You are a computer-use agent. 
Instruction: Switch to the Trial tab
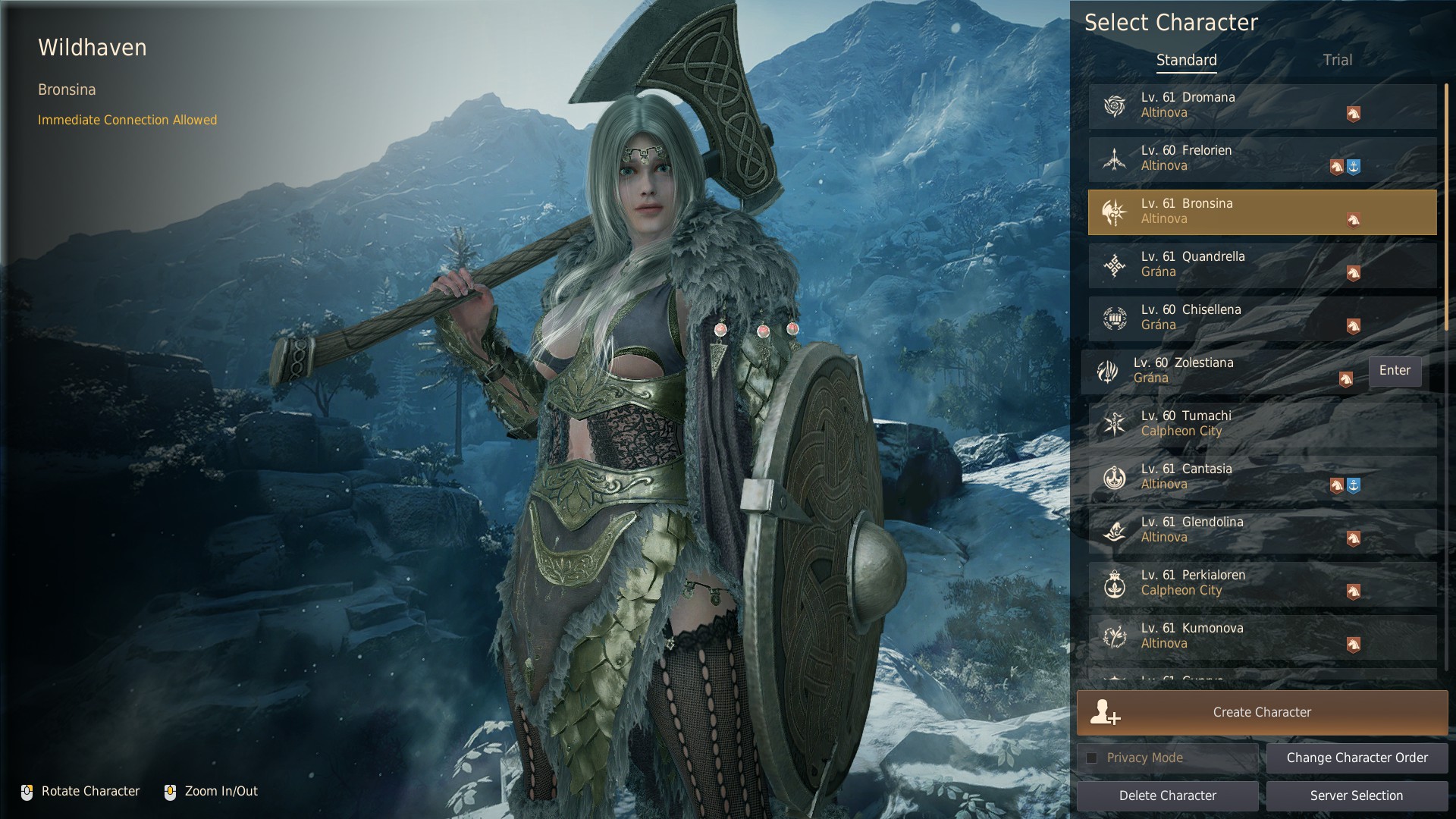[x=1337, y=60]
